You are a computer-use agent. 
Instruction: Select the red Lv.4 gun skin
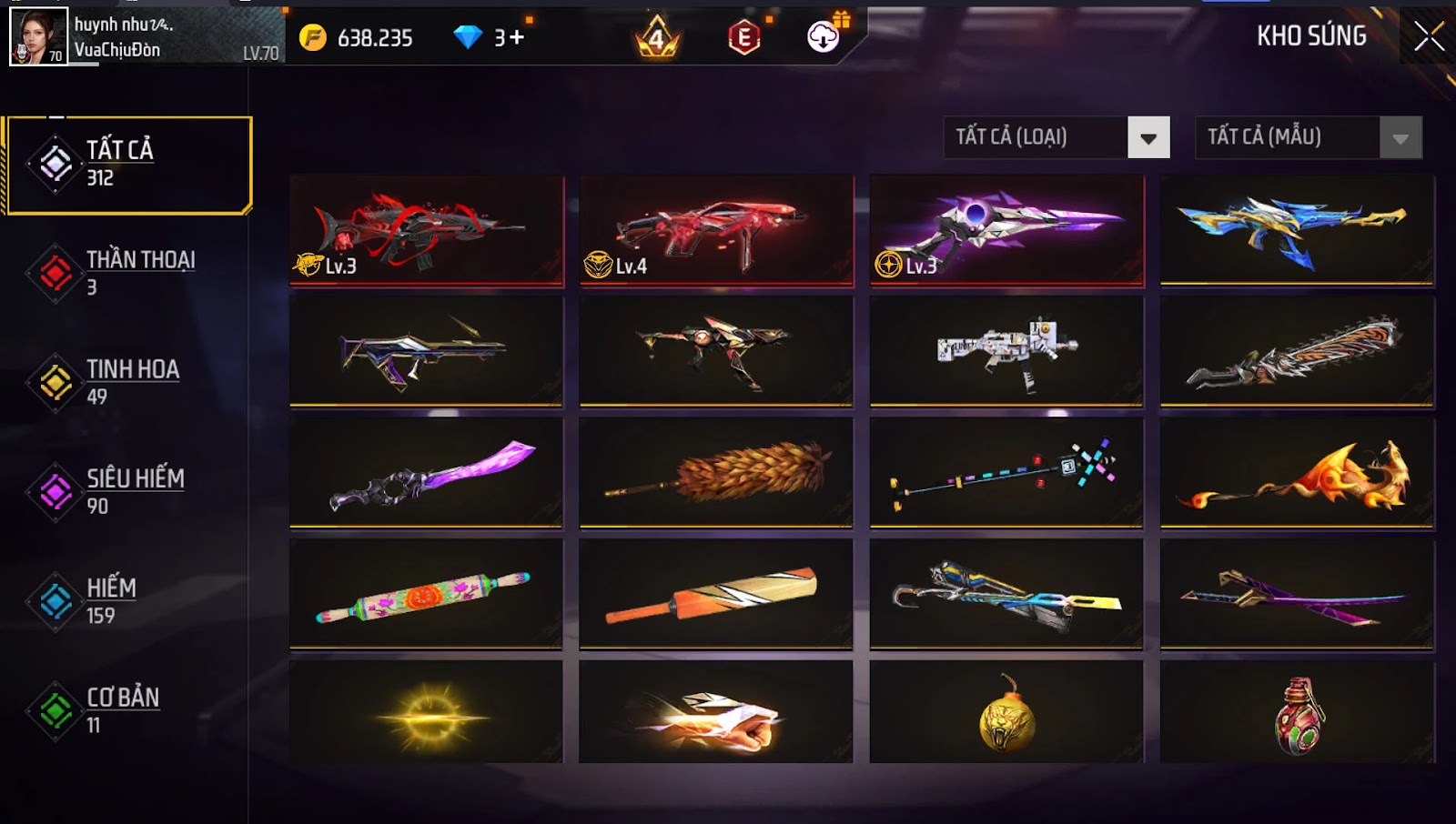click(x=716, y=230)
